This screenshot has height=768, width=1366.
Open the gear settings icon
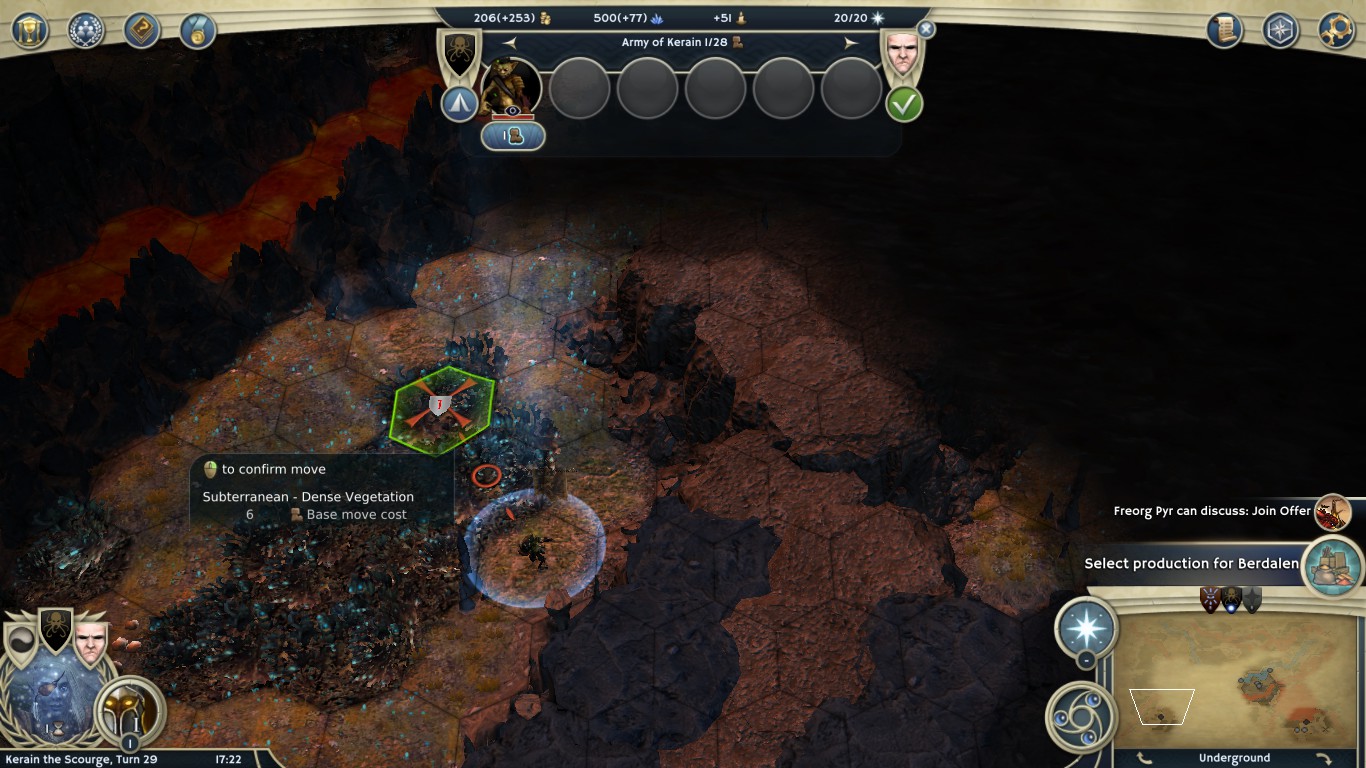pyautogui.click(x=1337, y=29)
